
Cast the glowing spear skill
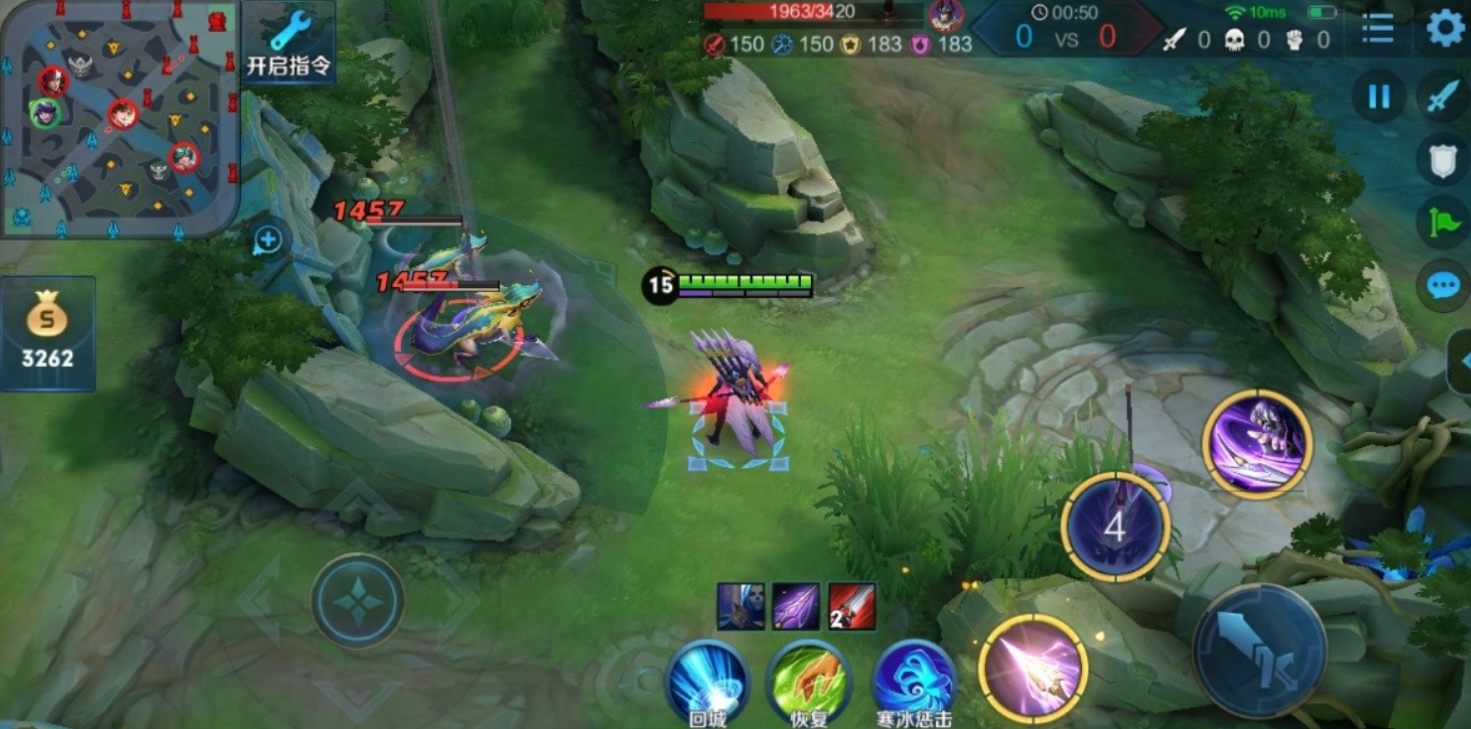(x=1033, y=668)
